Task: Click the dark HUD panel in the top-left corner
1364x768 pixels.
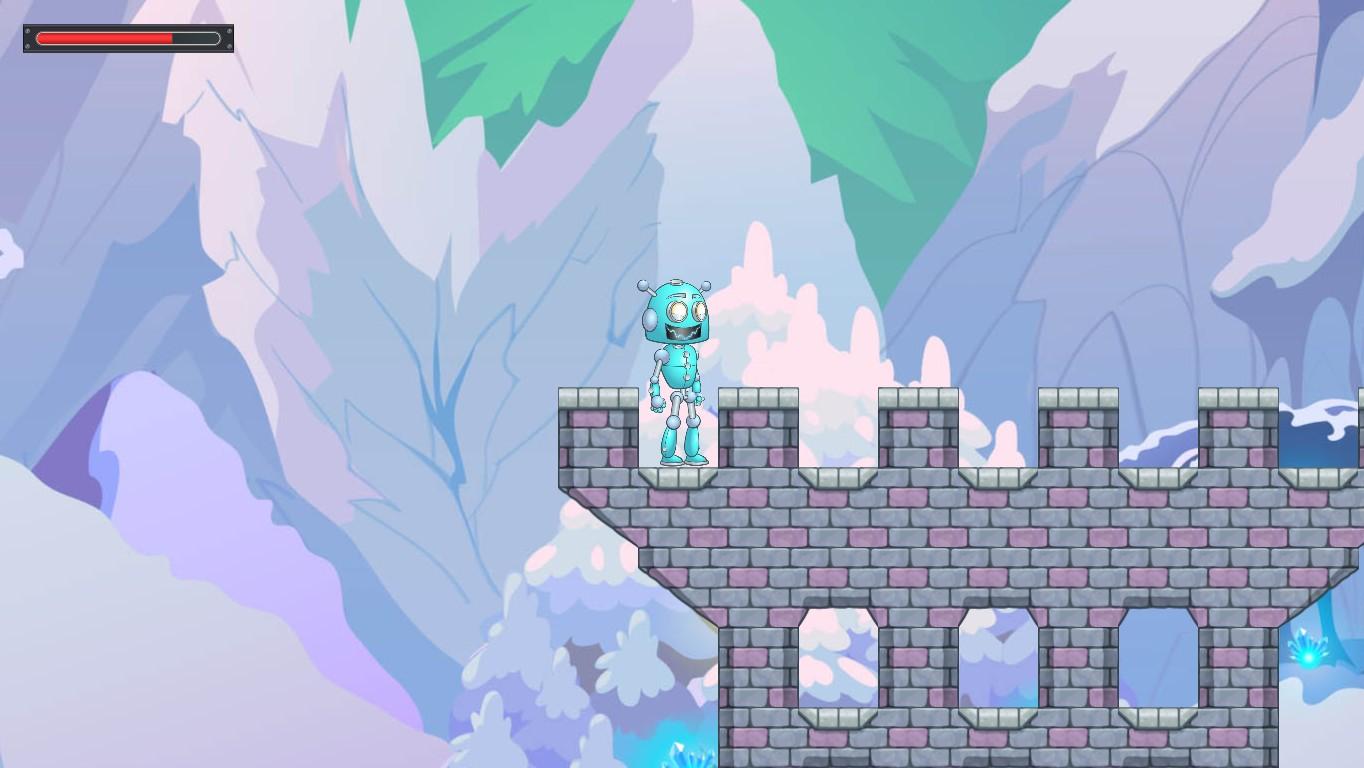Action: pyautogui.click(x=127, y=38)
